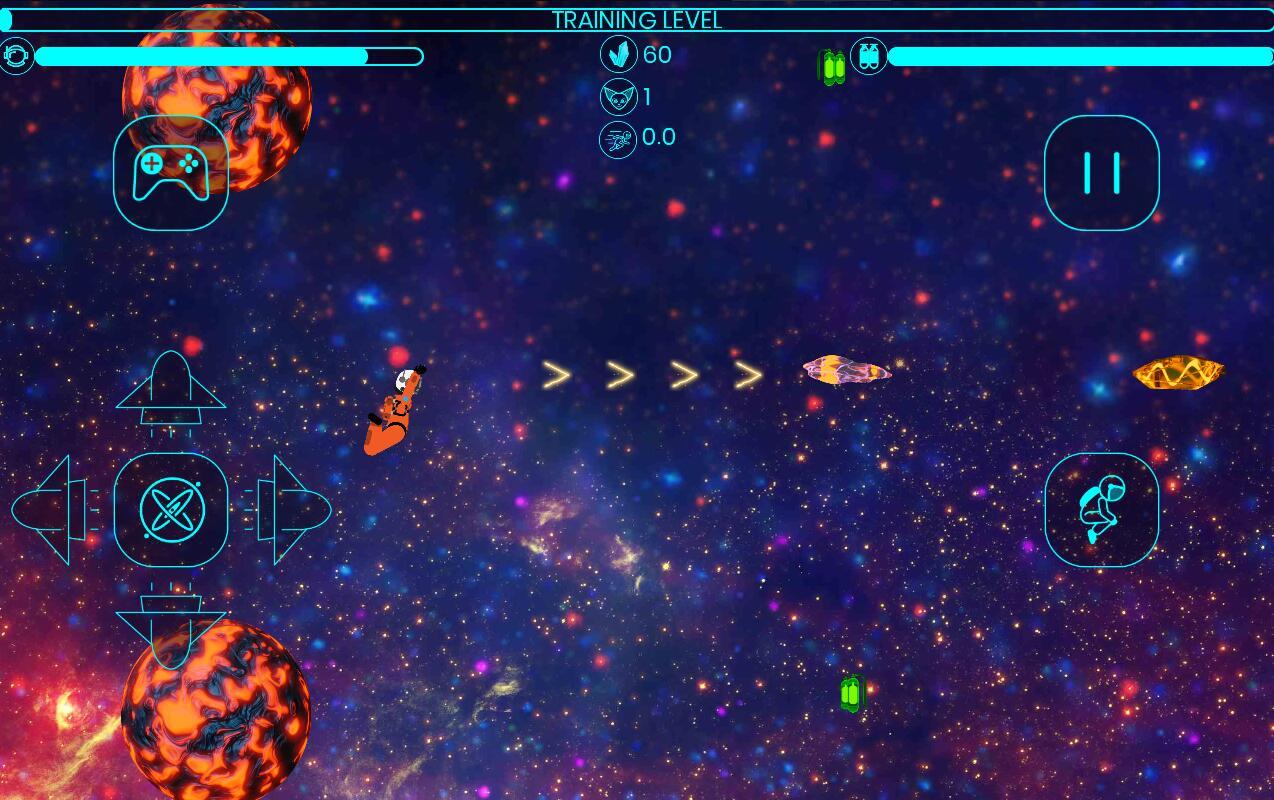This screenshot has width=1274, height=800.
Task: Tap the downward thrust arrow
Action: tap(171, 628)
